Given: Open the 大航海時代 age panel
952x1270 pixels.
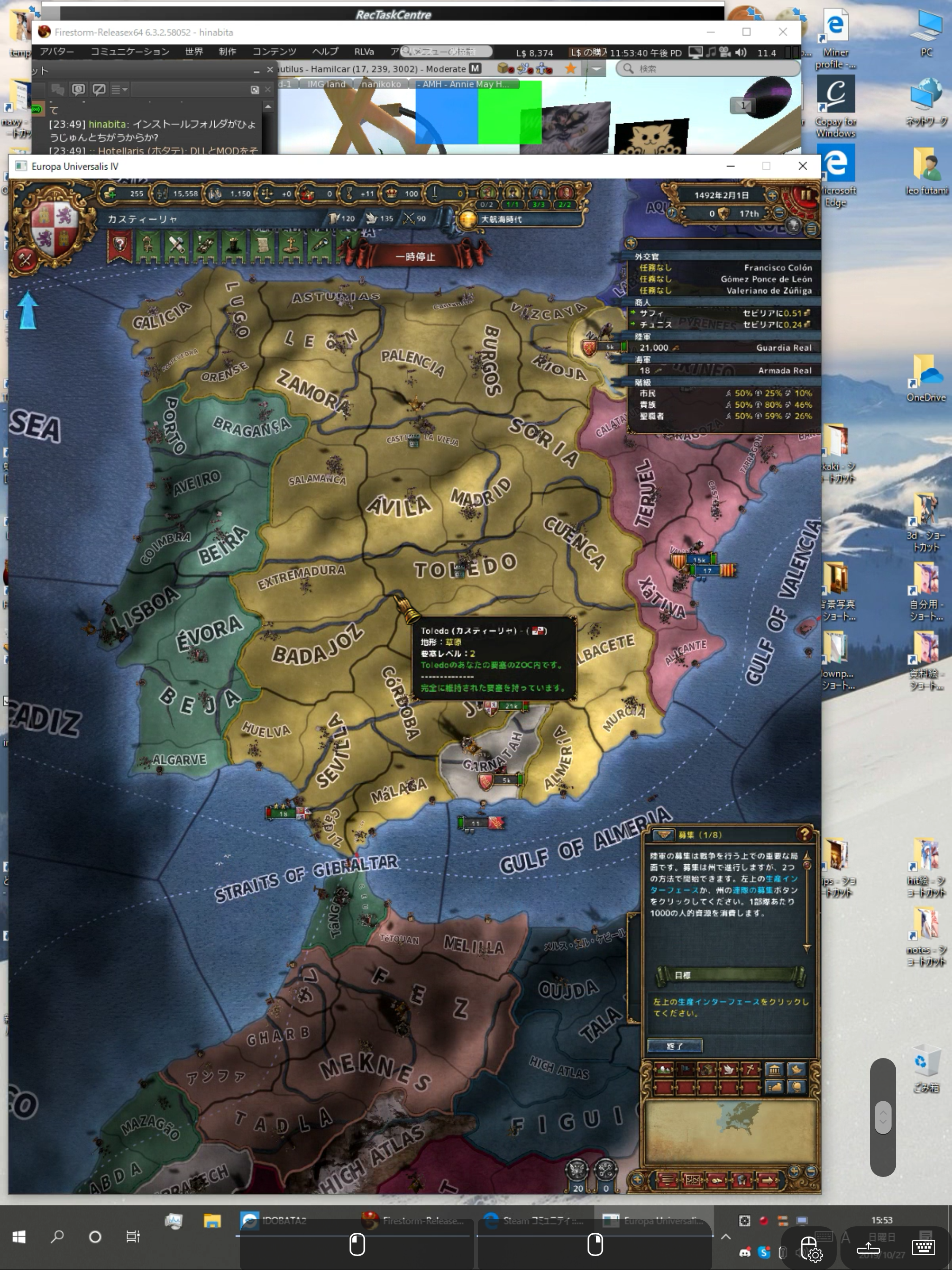Looking at the screenshot, I should click(x=501, y=219).
